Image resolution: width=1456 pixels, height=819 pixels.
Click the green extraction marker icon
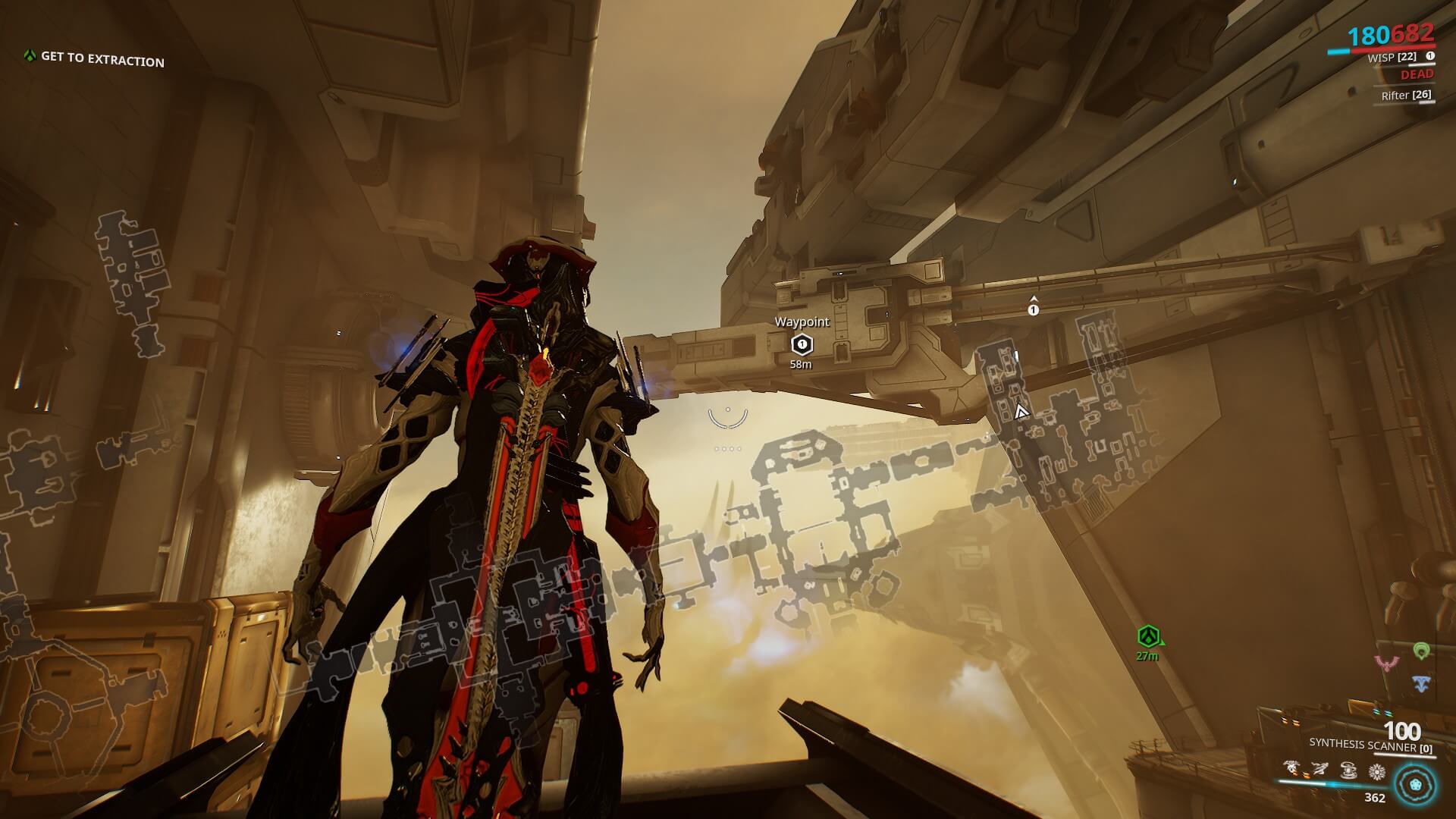(1148, 637)
